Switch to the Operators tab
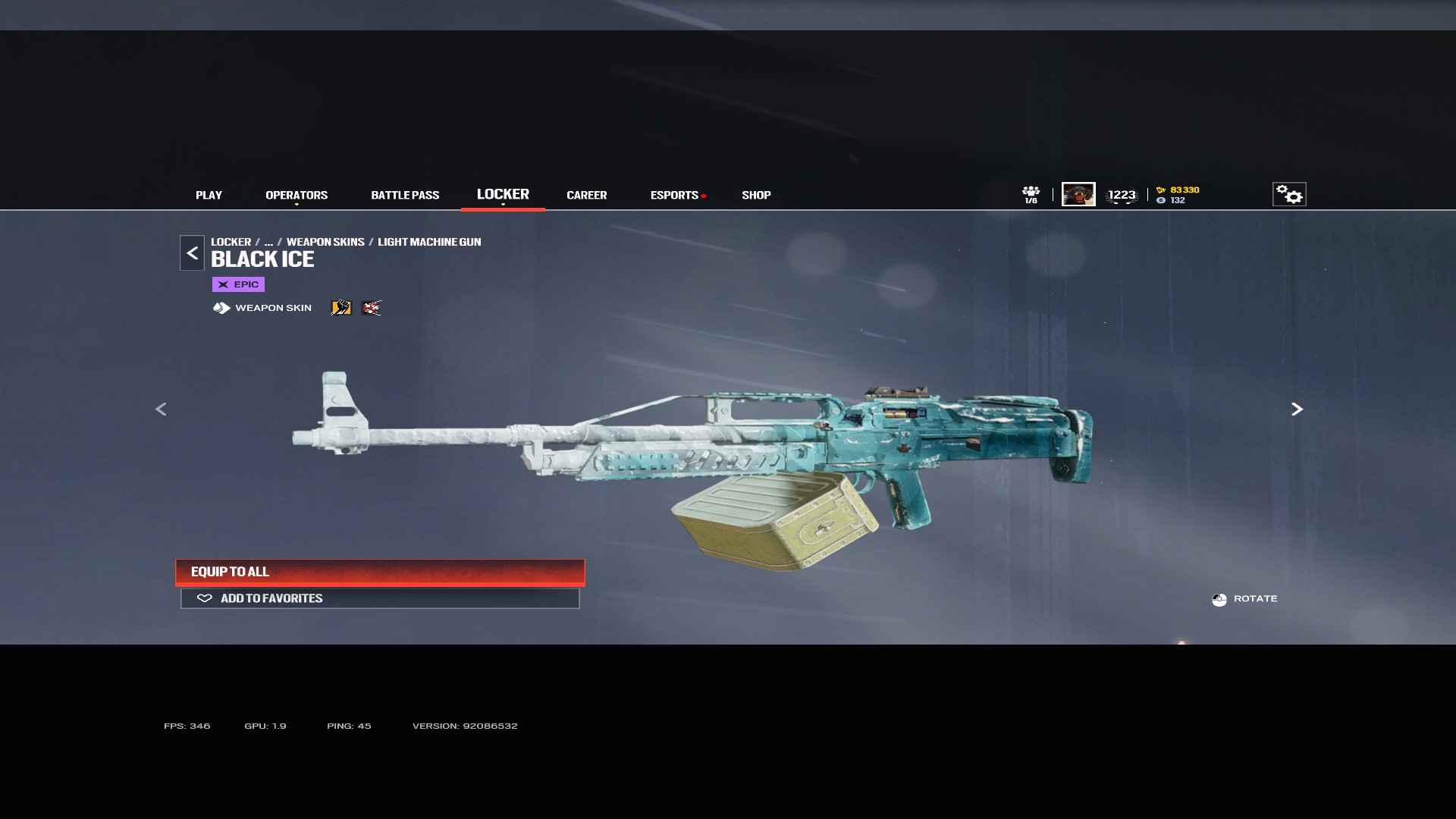The height and width of the screenshot is (819, 1456). tap(297, 195)
